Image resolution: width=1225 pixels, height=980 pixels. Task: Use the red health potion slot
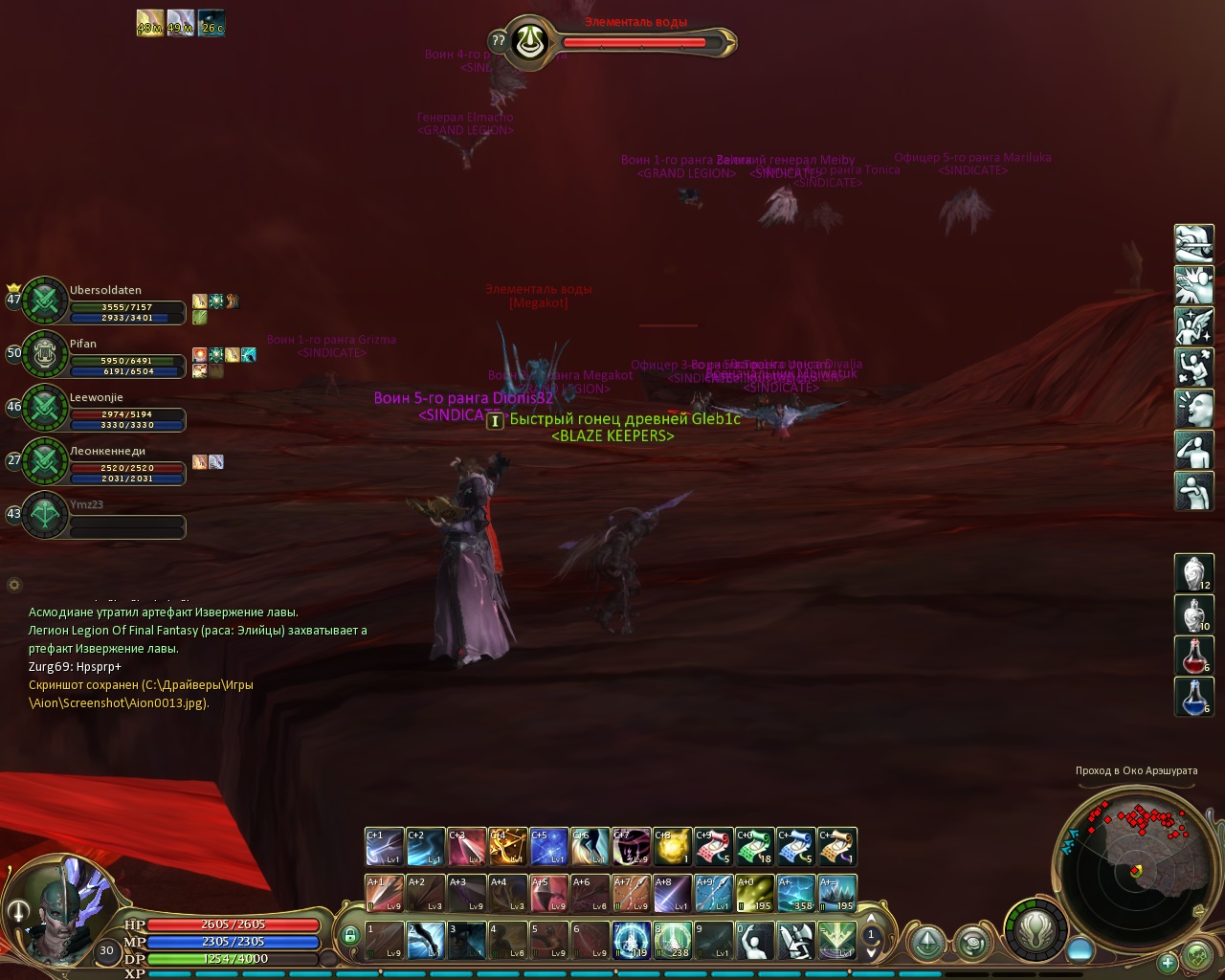click(x=1193, y=656)
